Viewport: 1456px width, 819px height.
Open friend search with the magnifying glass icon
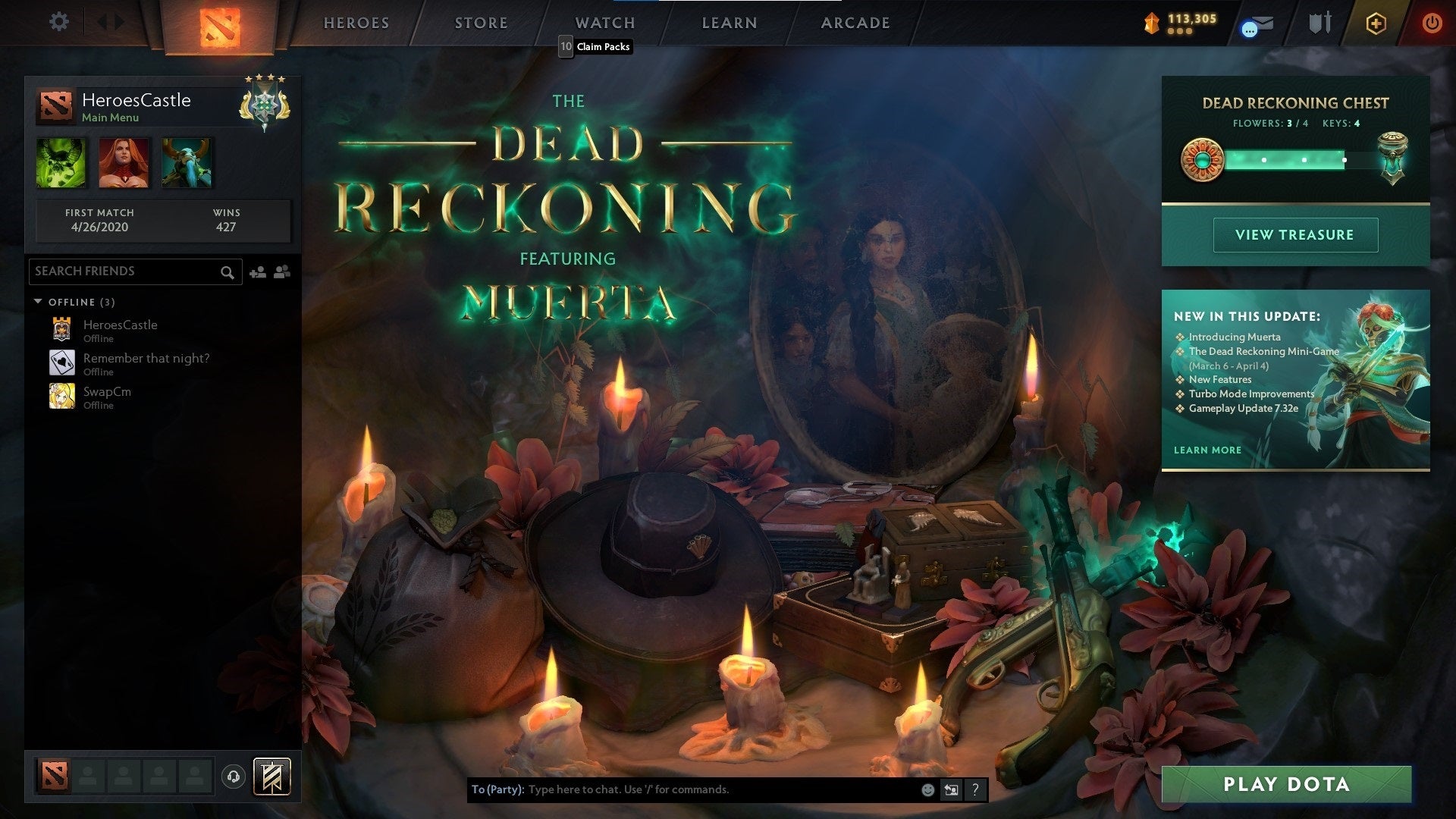click(x=227, y=271)
